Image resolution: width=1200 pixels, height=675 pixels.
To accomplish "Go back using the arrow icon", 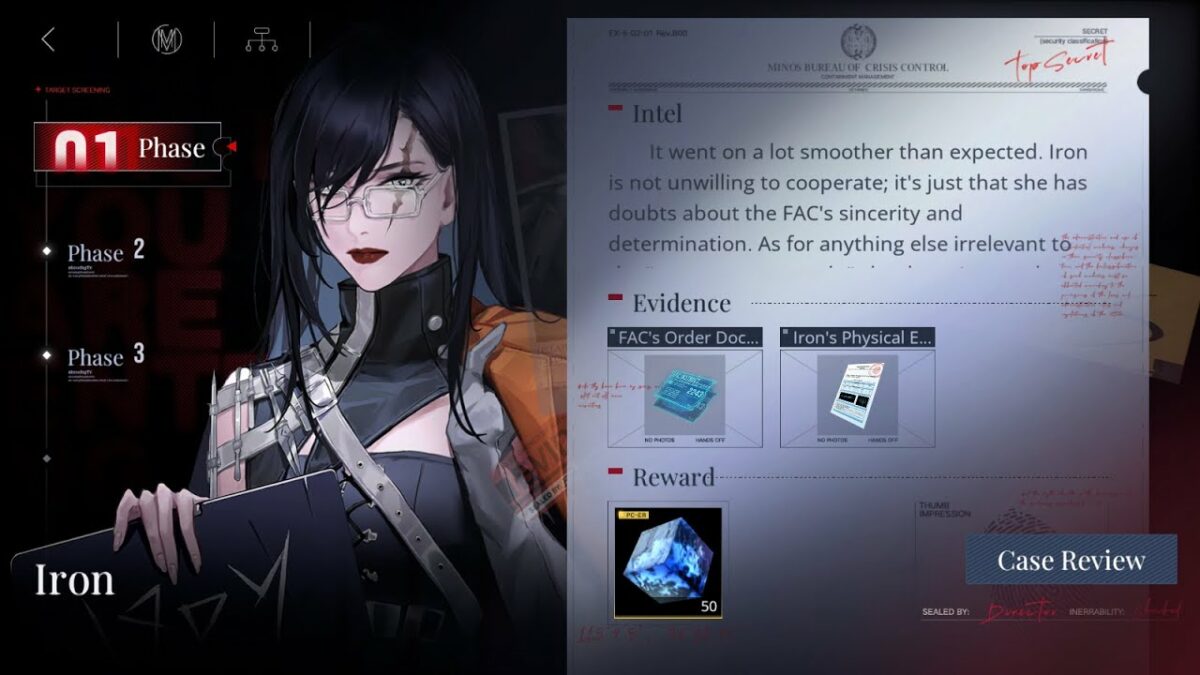I will 48,40.
